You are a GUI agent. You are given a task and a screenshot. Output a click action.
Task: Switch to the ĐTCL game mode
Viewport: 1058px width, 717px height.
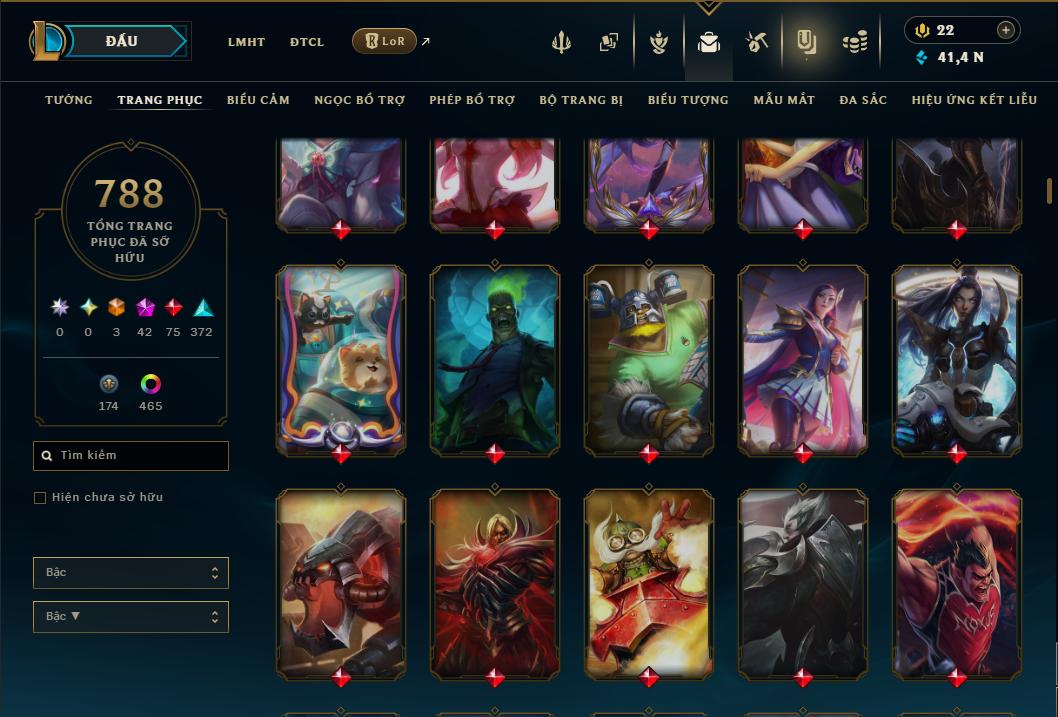pyautogui.click(x=307, y=42)
